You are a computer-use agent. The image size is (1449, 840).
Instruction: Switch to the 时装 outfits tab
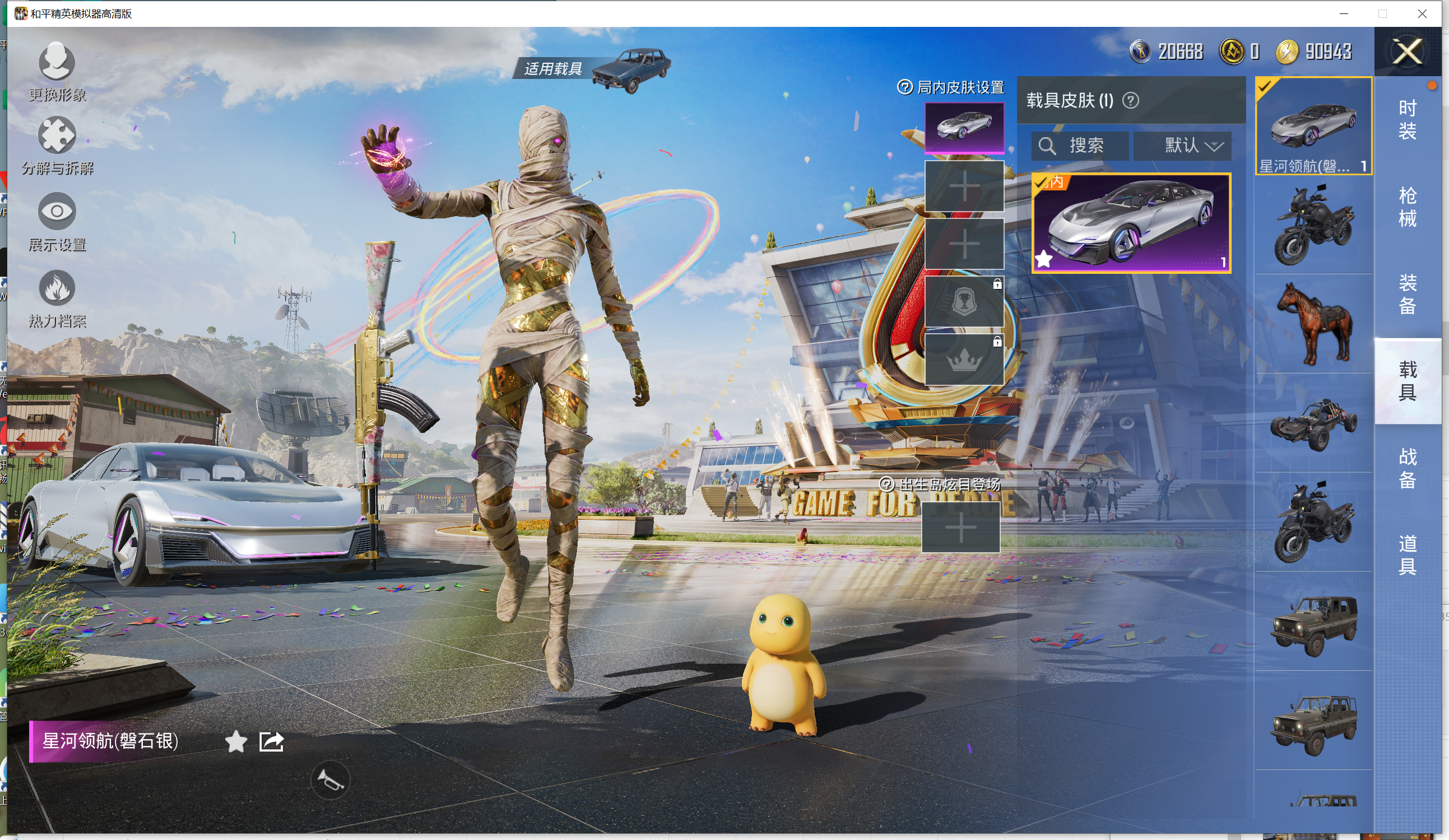coord(1406,119)
